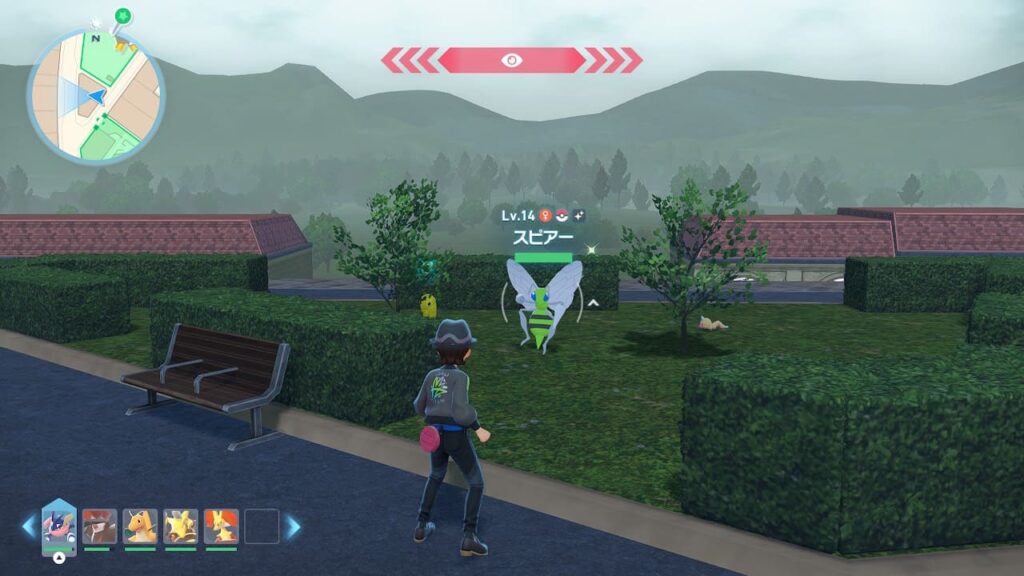Click the red eye alert indicator

coord(511,60)
